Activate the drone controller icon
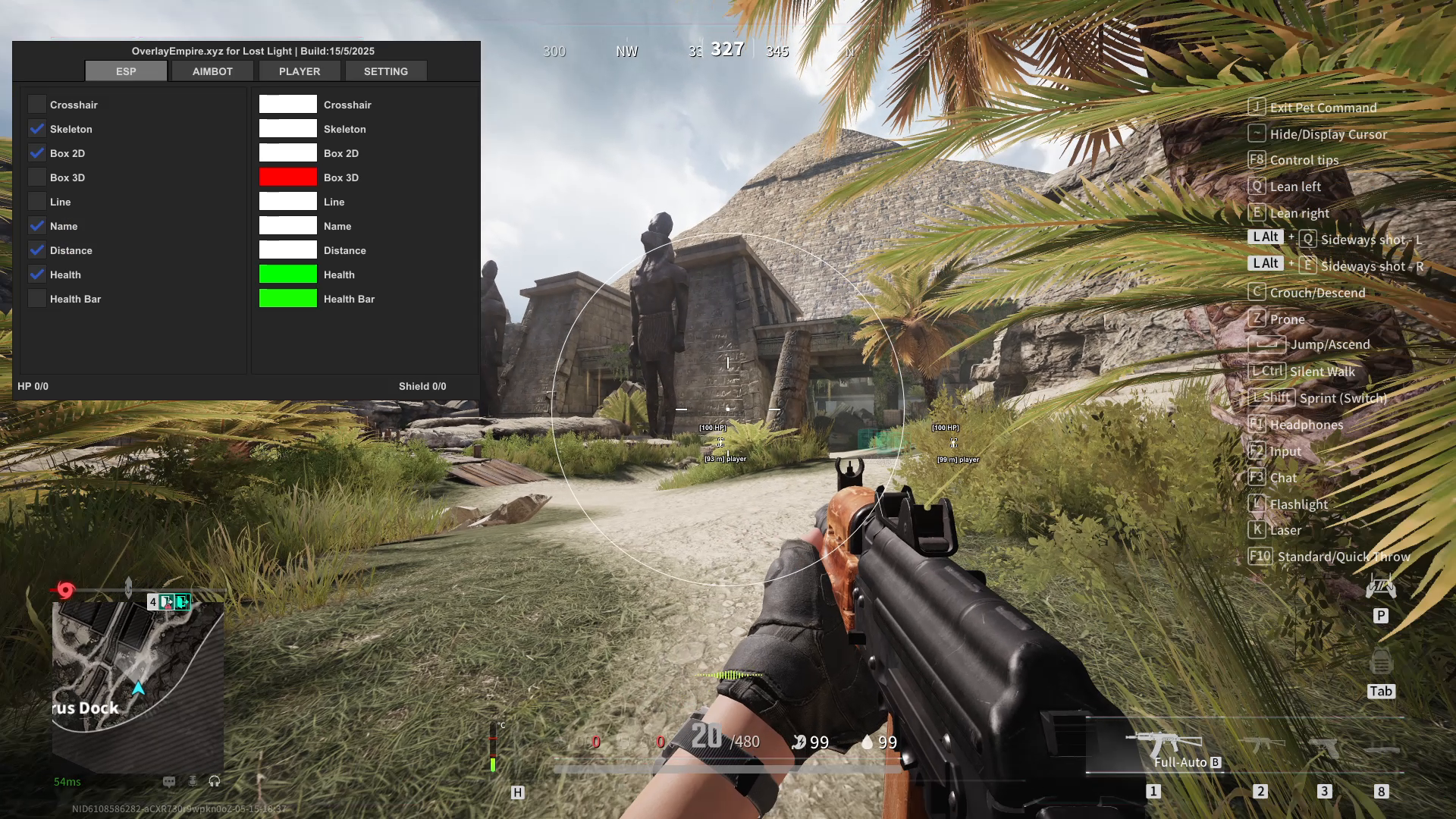 [x=1381, y=586]
